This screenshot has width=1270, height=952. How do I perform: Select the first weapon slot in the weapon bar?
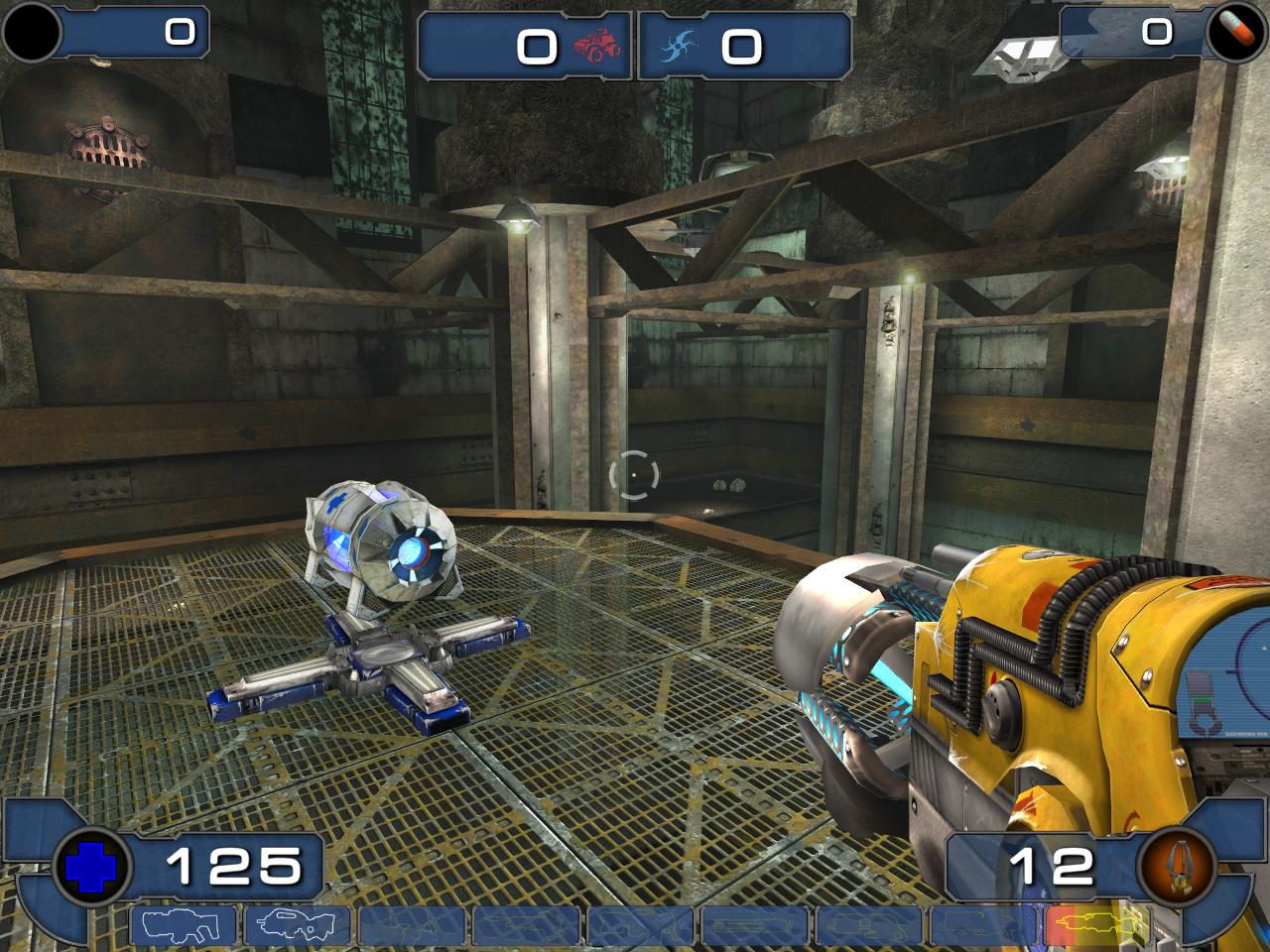click(x=184, y=926)
